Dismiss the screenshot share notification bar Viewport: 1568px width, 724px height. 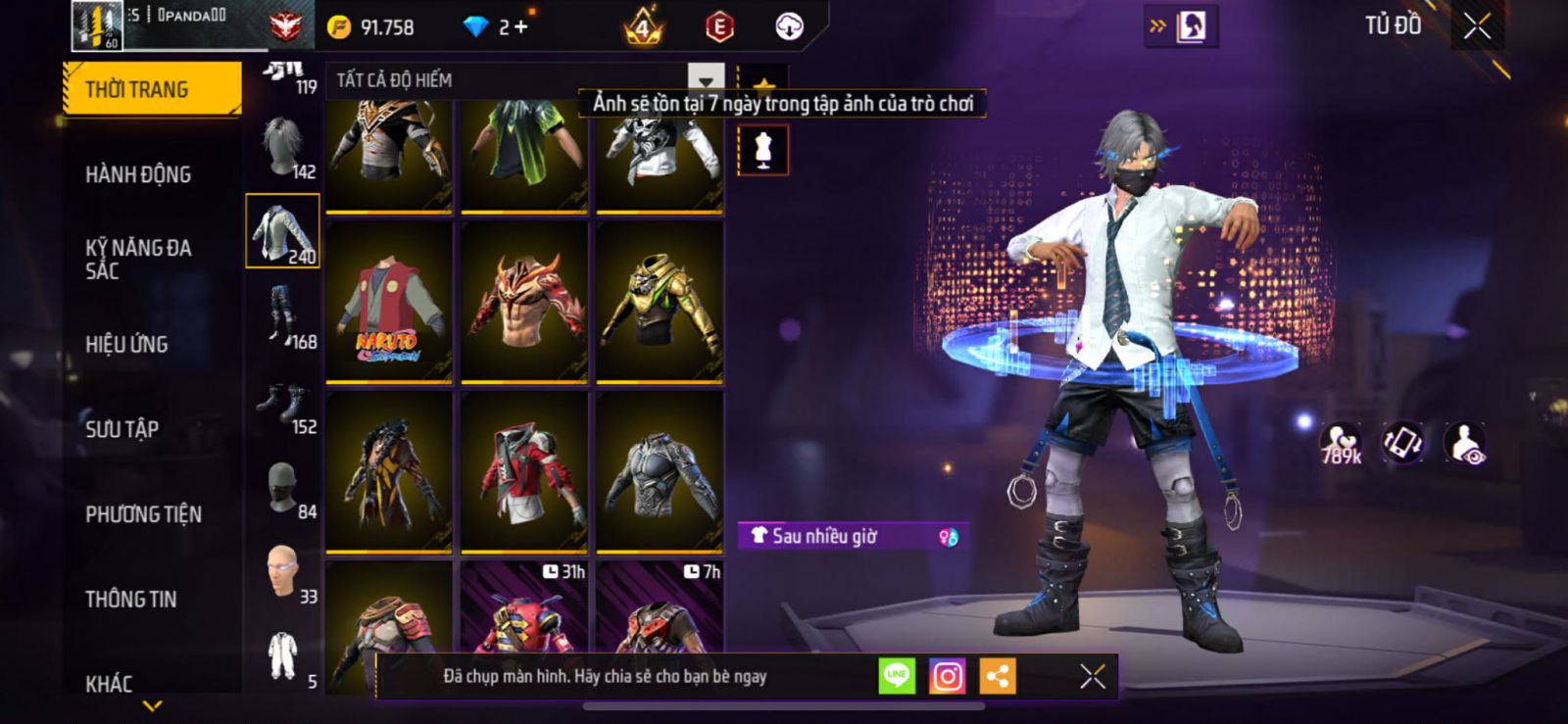pos(1092,676)
